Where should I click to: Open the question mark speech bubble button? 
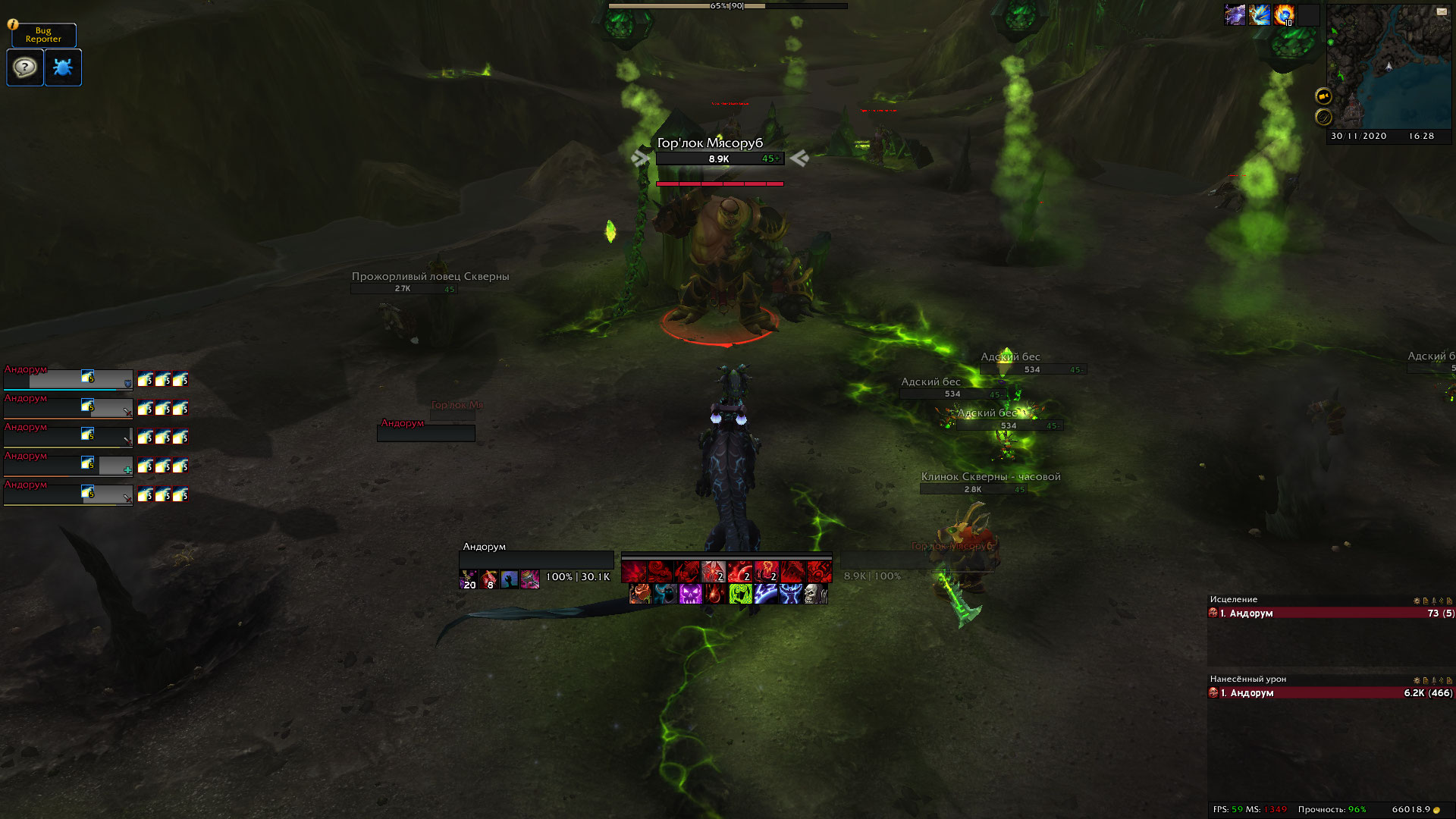[25, 67]
